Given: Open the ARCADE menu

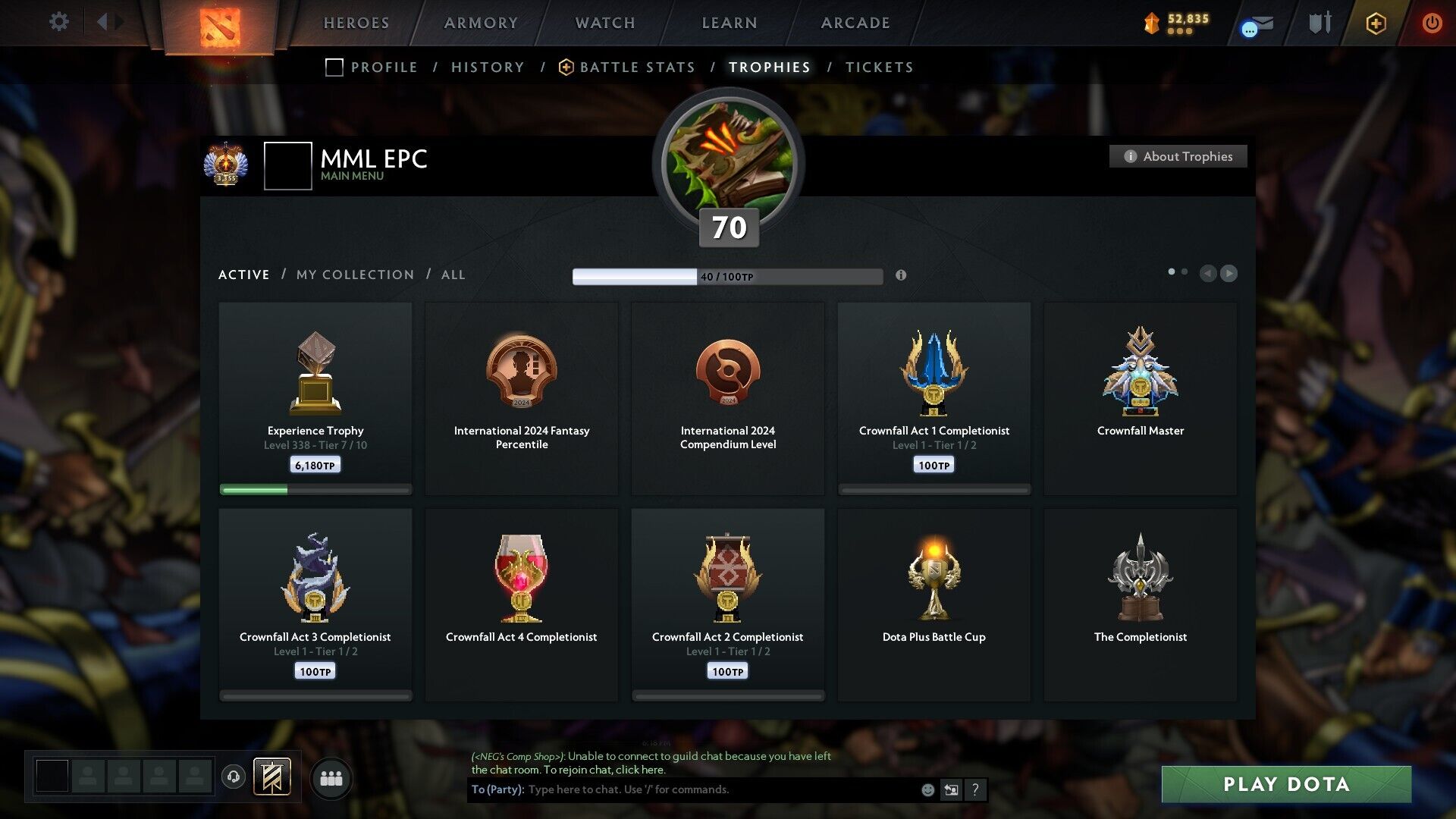Looking at the screenshot, I should (855, 23).
